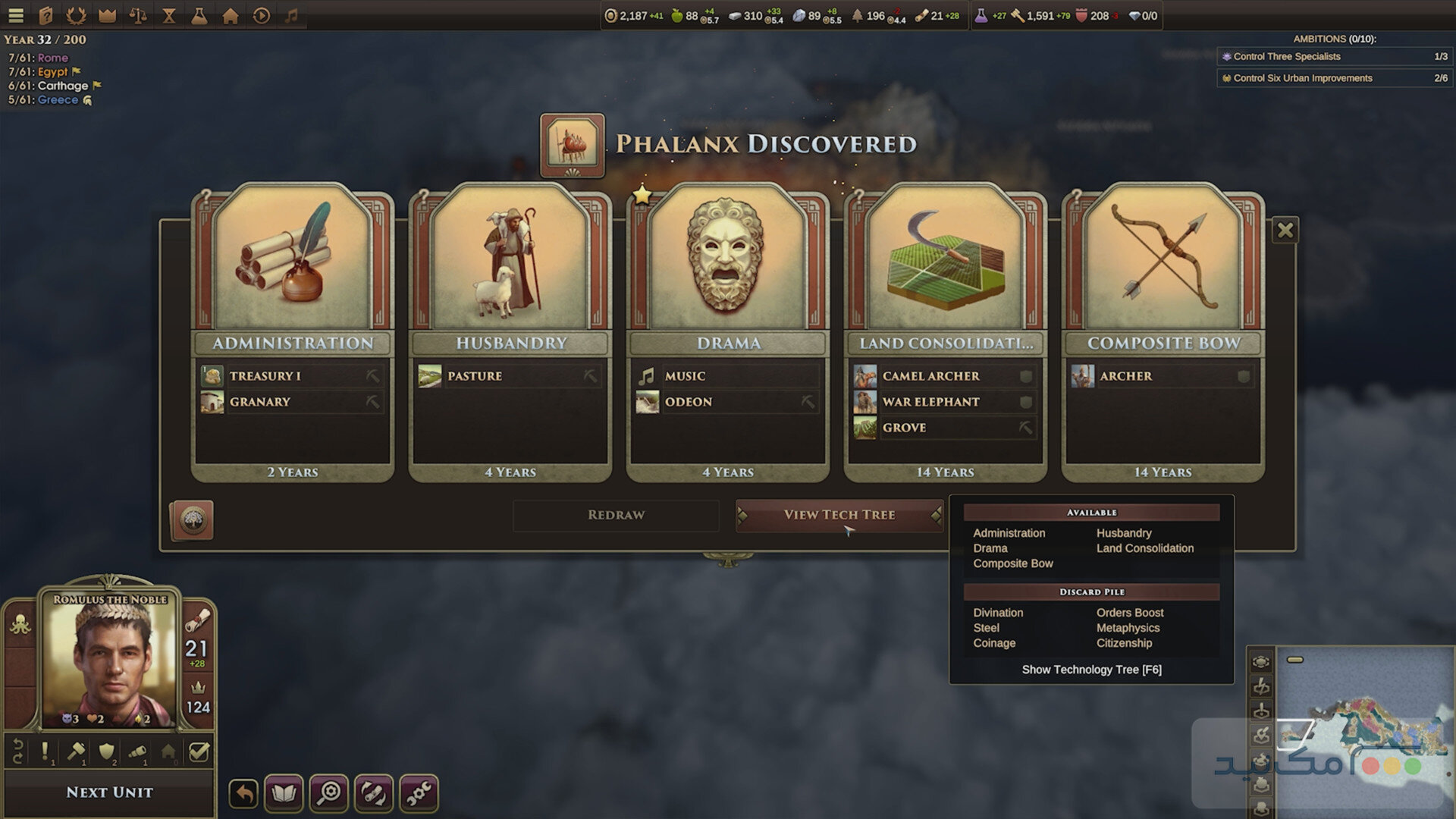The width and height of the screenshot is (1456, 819).
Task: Open the crown icon in top toolbar
Action: (x=108, y=15)
